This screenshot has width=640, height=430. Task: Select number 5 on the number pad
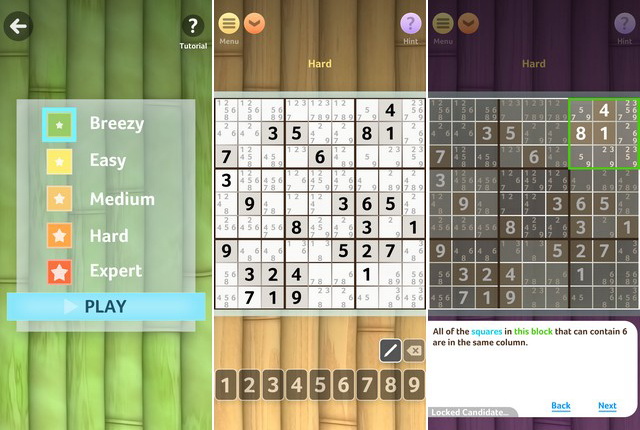point(320,384)
